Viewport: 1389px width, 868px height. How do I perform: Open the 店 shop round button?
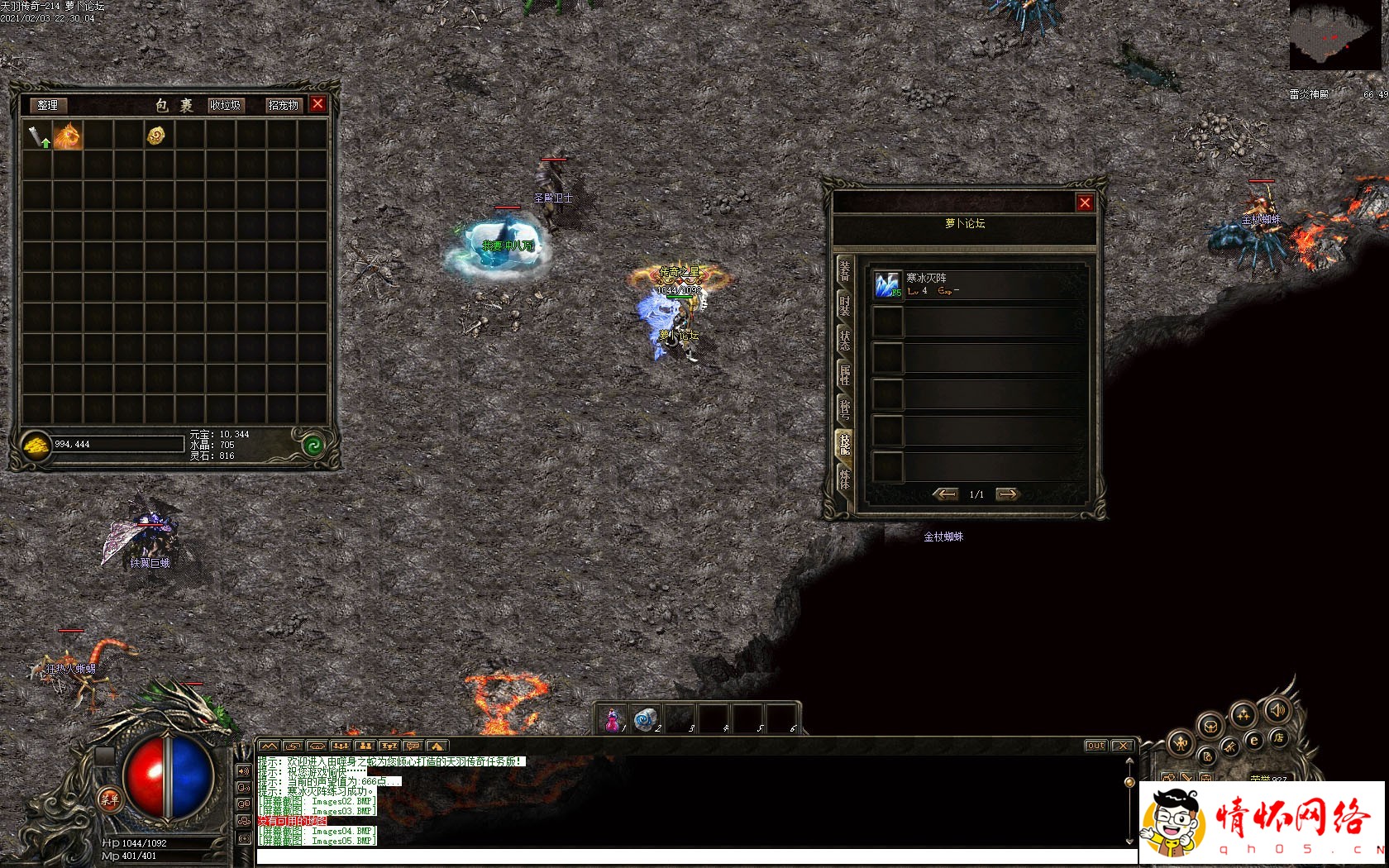click(x=1278, y=738)
